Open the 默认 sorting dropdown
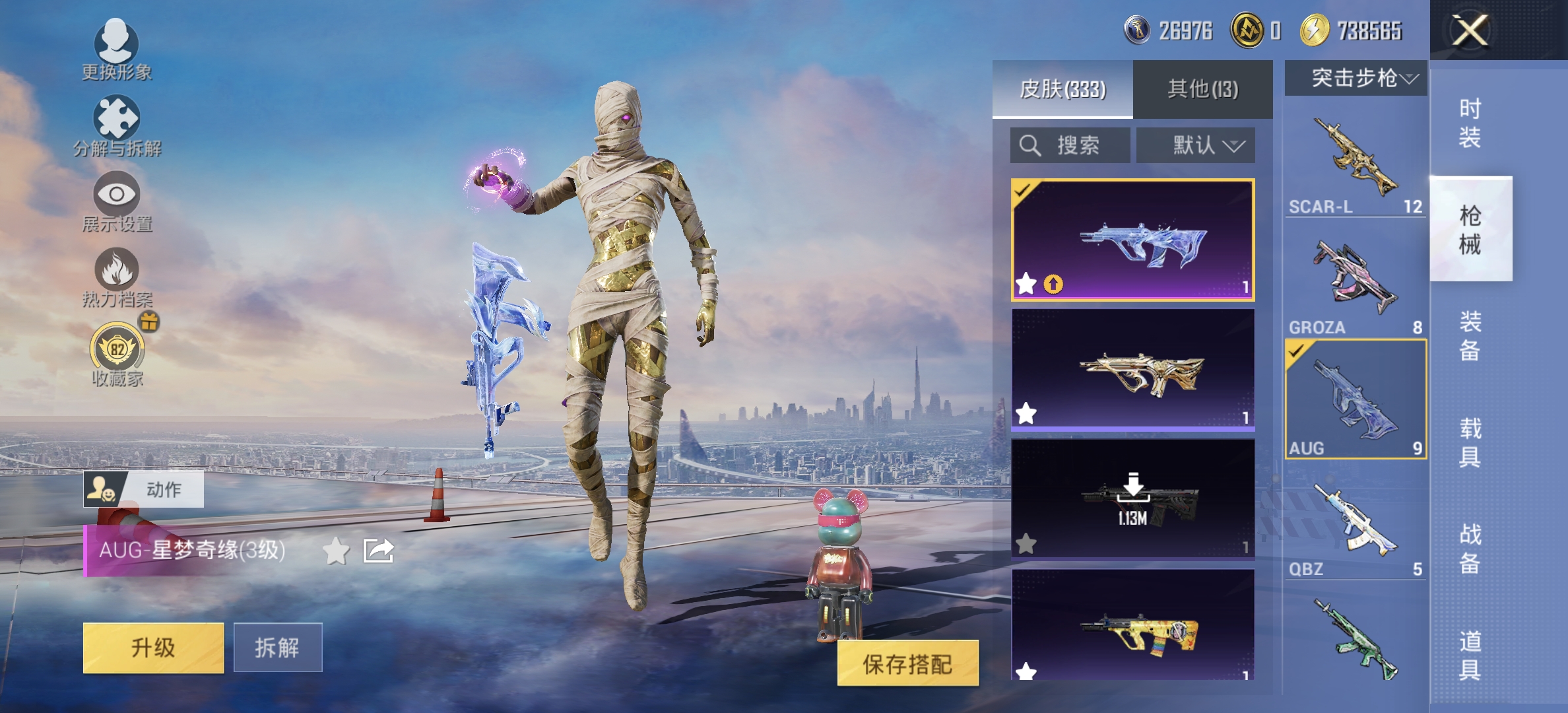 [x=1194, y=145]
